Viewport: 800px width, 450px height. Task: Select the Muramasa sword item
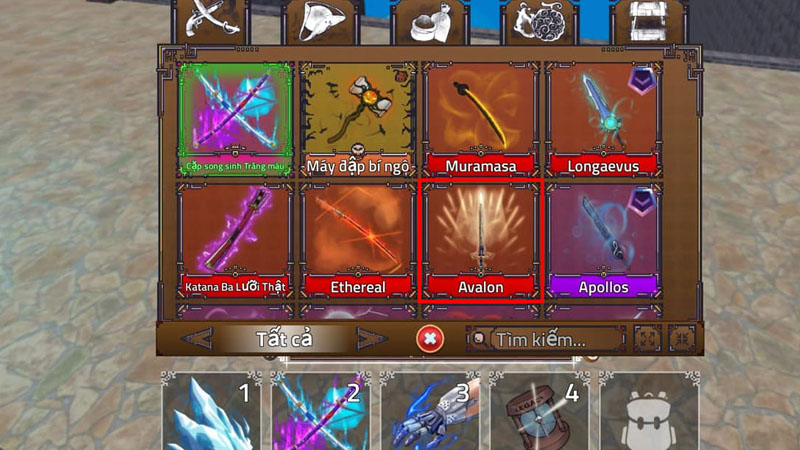[479, 119]
